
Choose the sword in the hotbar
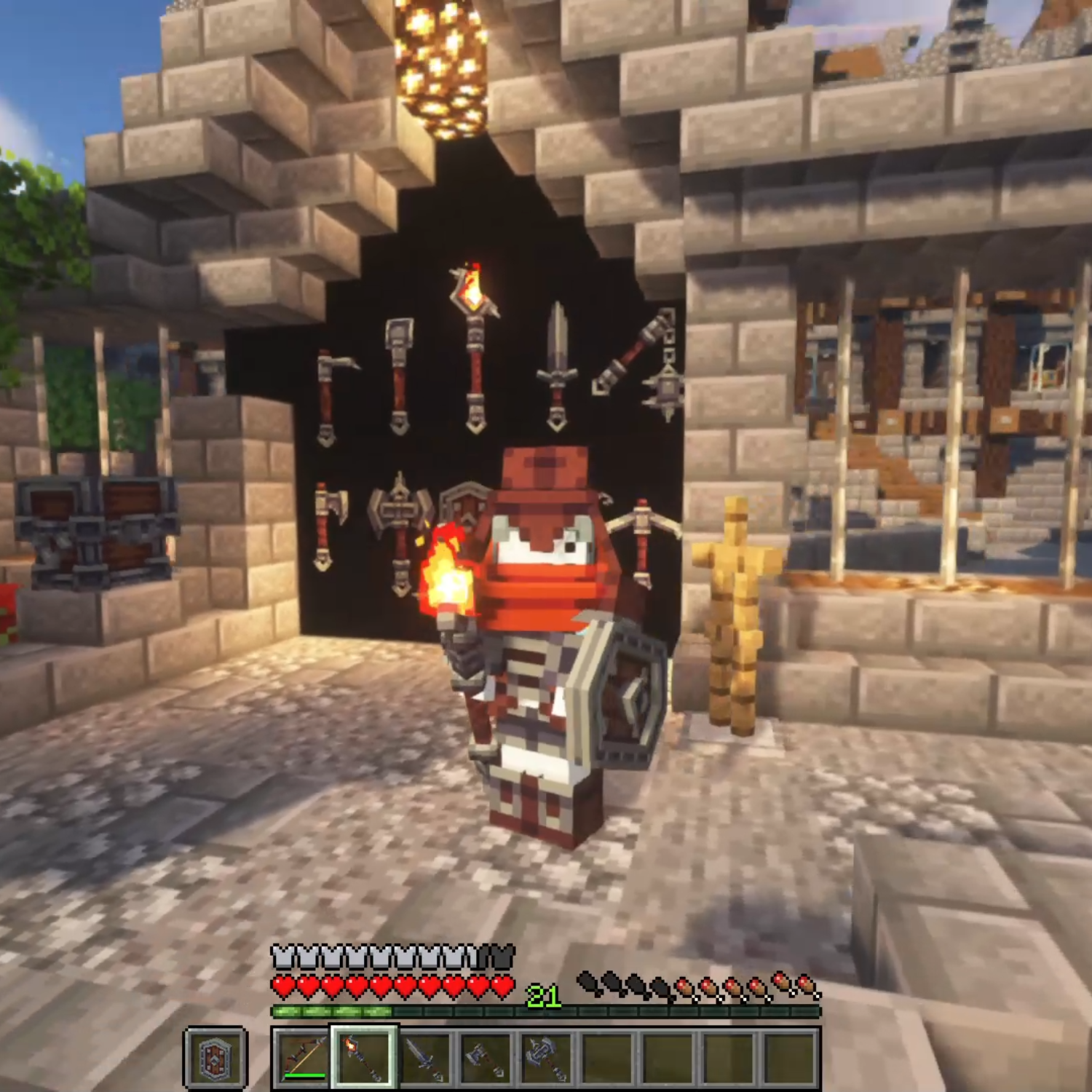[x=424, y=1056]
